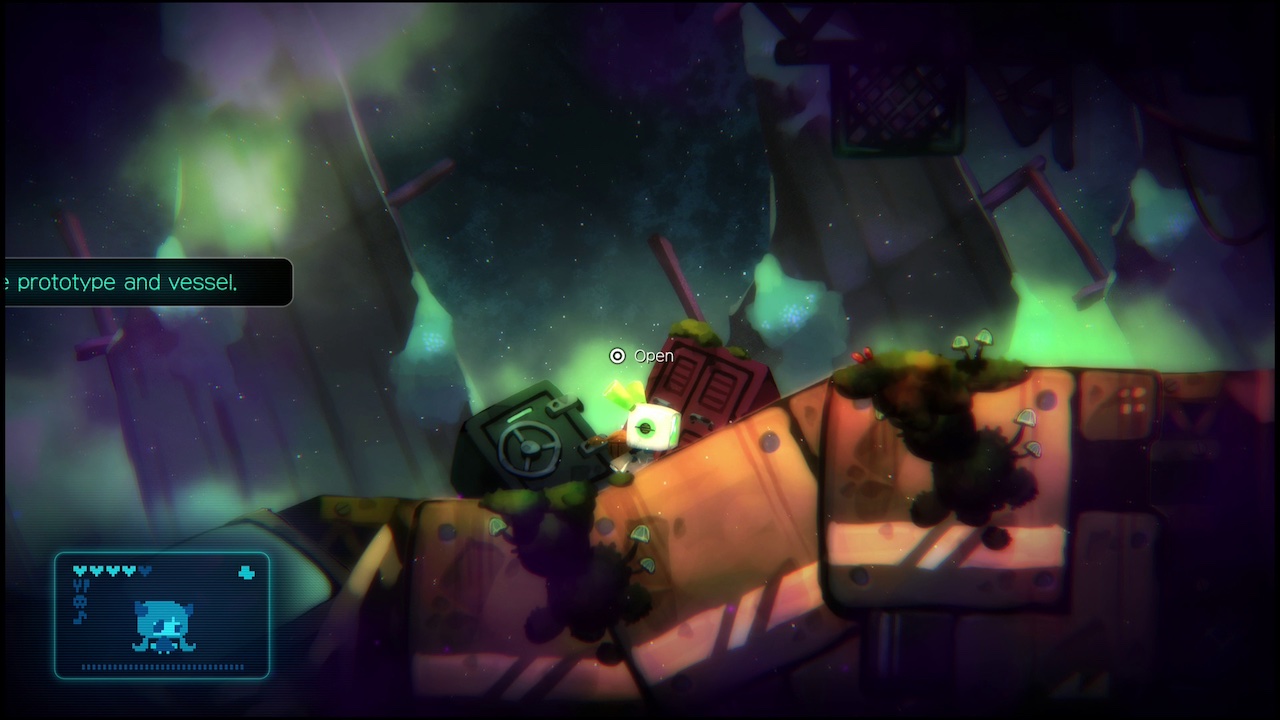Select the fork and knife hunger icon

pos(81,587)
